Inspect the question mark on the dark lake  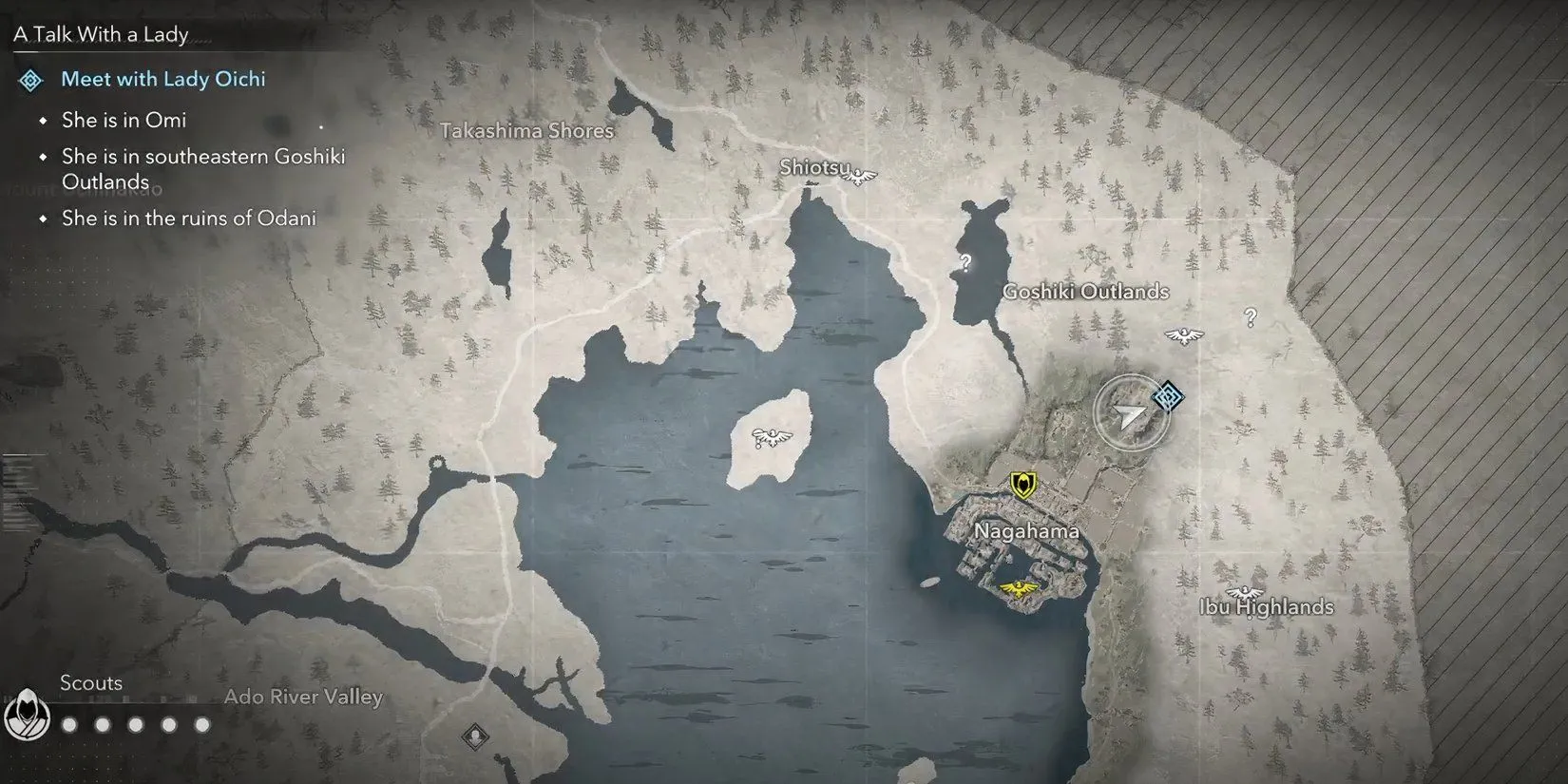[966, 263]
